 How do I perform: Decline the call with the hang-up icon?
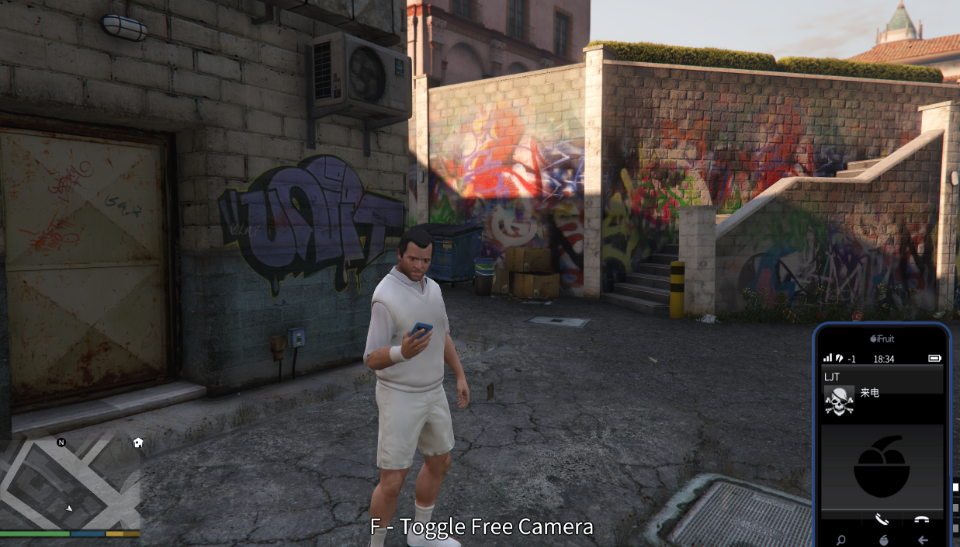pos(921,519)
